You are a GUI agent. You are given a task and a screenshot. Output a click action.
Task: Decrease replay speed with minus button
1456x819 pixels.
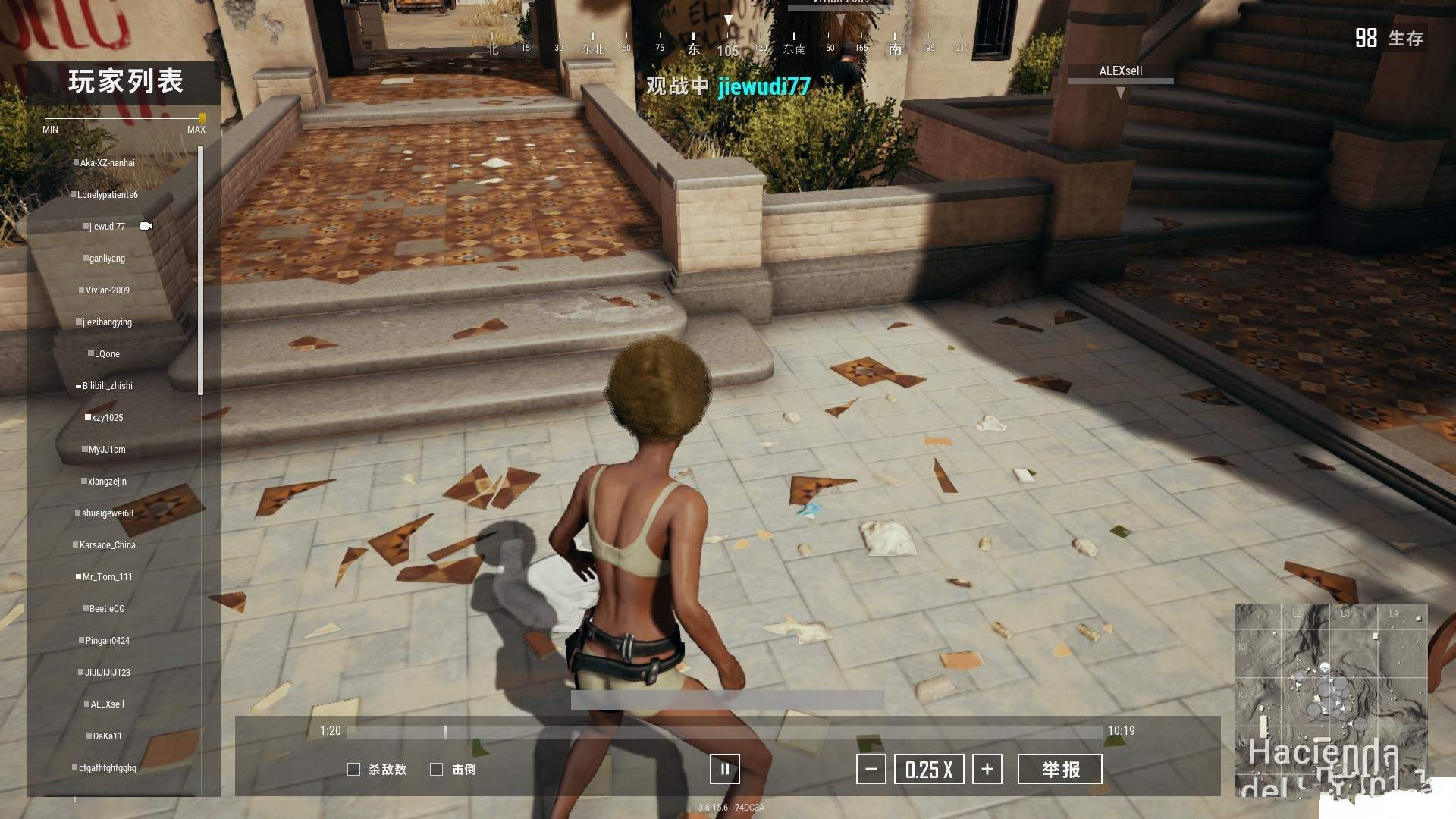pyautogui.click(x=871, y=769)
